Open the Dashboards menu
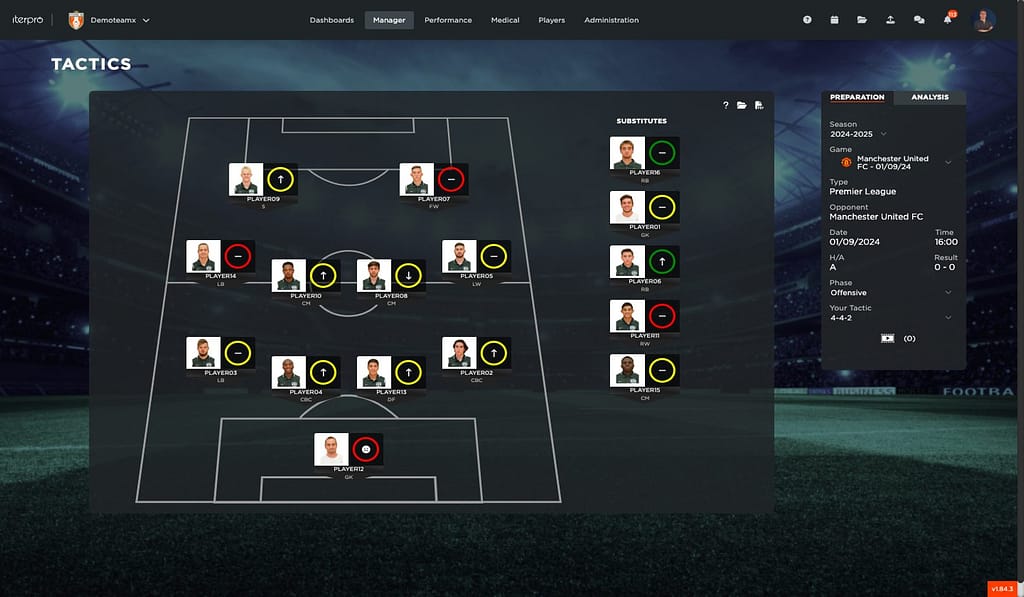 (x=331, y=20)
